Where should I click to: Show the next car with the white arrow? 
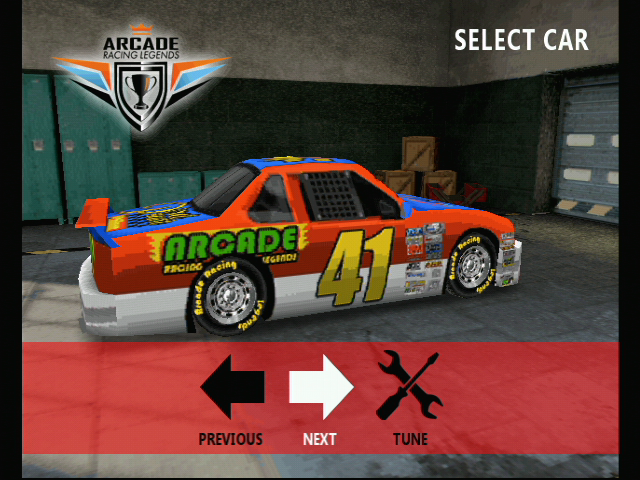[x=321, y=387]
